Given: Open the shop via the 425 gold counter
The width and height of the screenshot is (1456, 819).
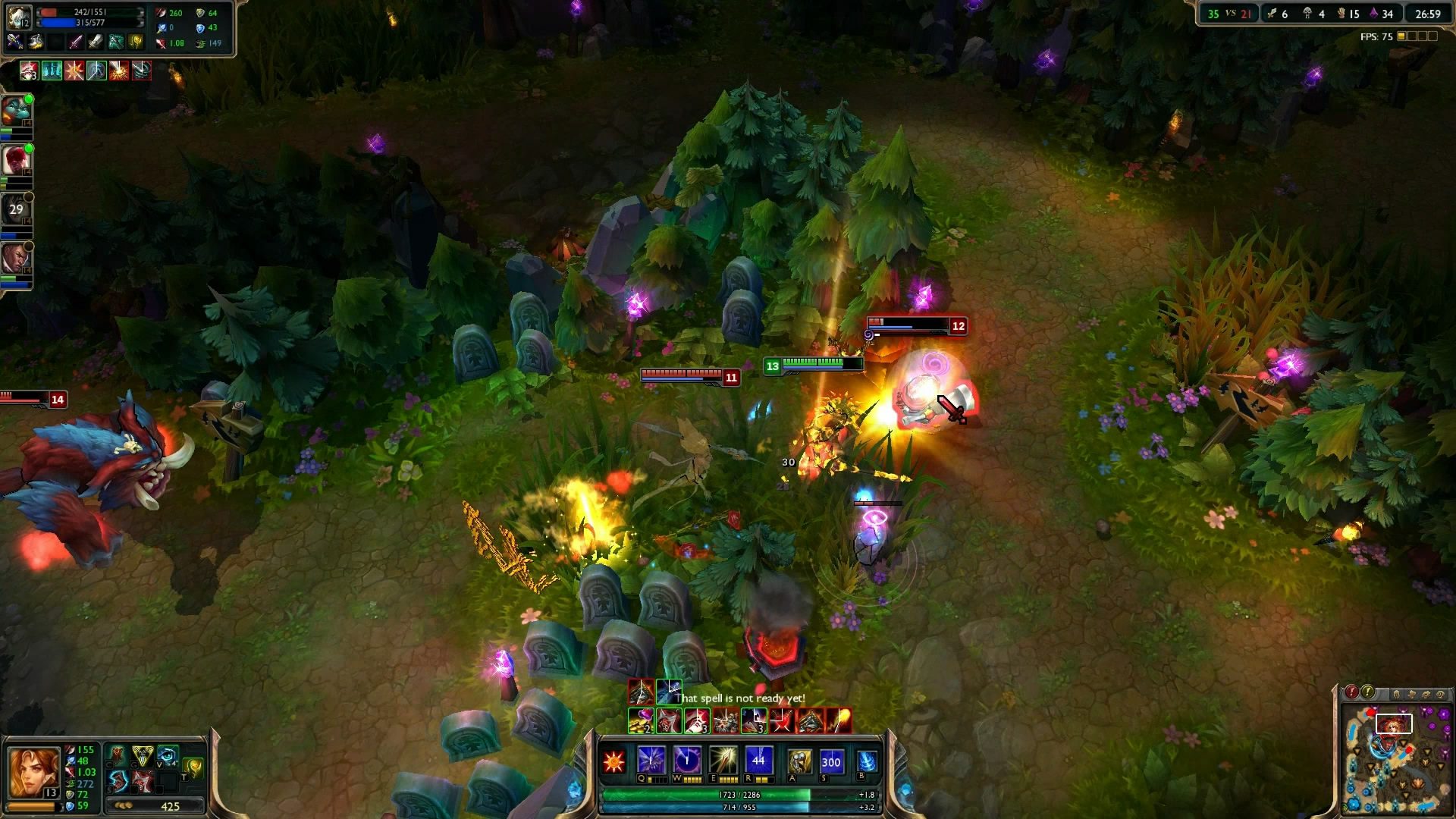Looking at the screenshot, I should 169,806.
